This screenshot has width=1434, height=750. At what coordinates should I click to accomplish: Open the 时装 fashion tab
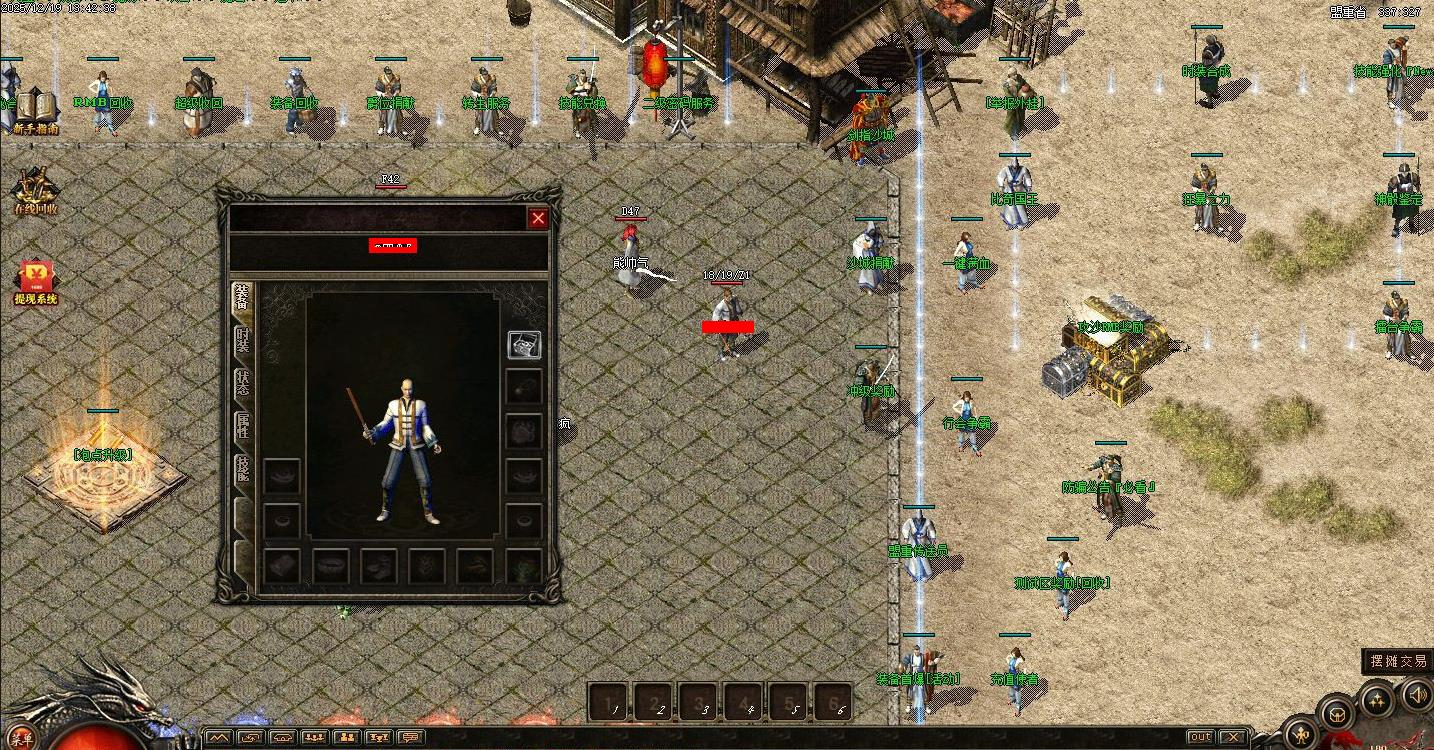tap(242, 341)
